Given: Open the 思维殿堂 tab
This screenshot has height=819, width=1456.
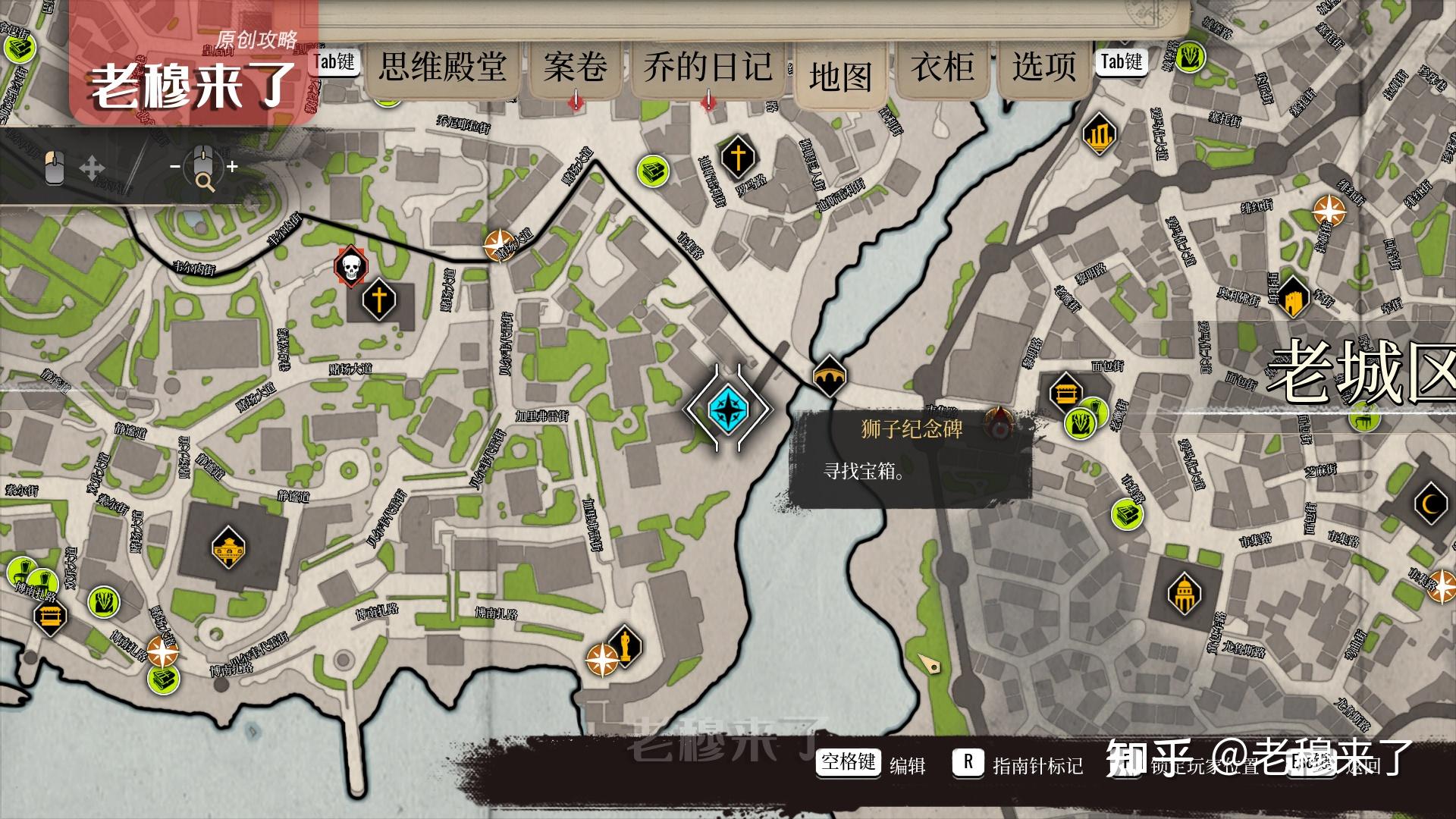Looking at the screenshot, I should point(443,67).
